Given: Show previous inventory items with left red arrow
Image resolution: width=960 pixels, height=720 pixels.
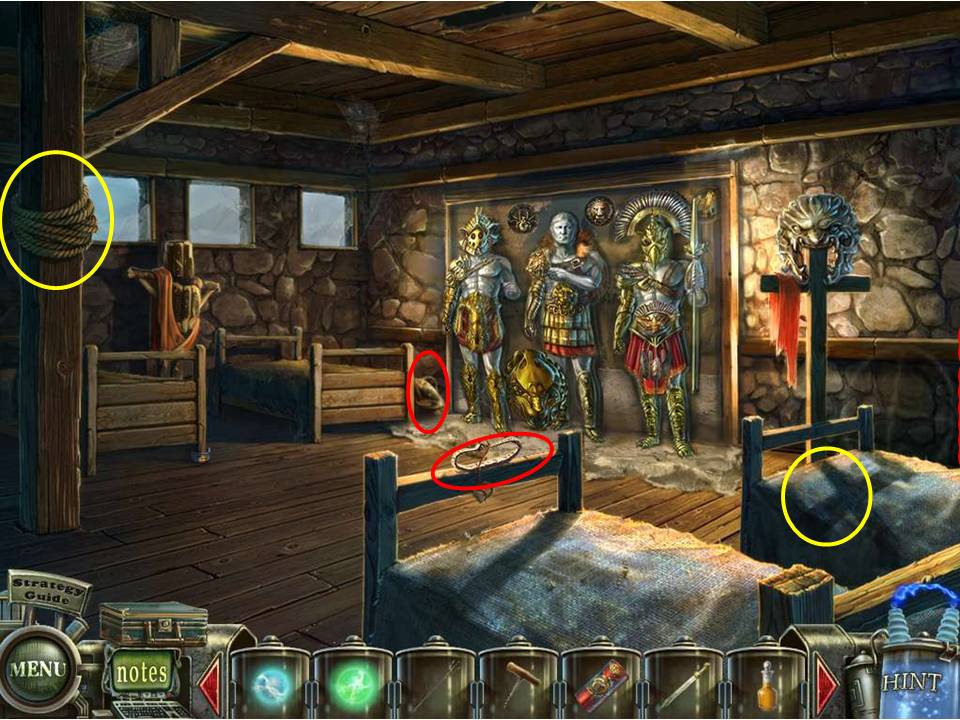Looking at the screenshot, I should coord(211,685).
